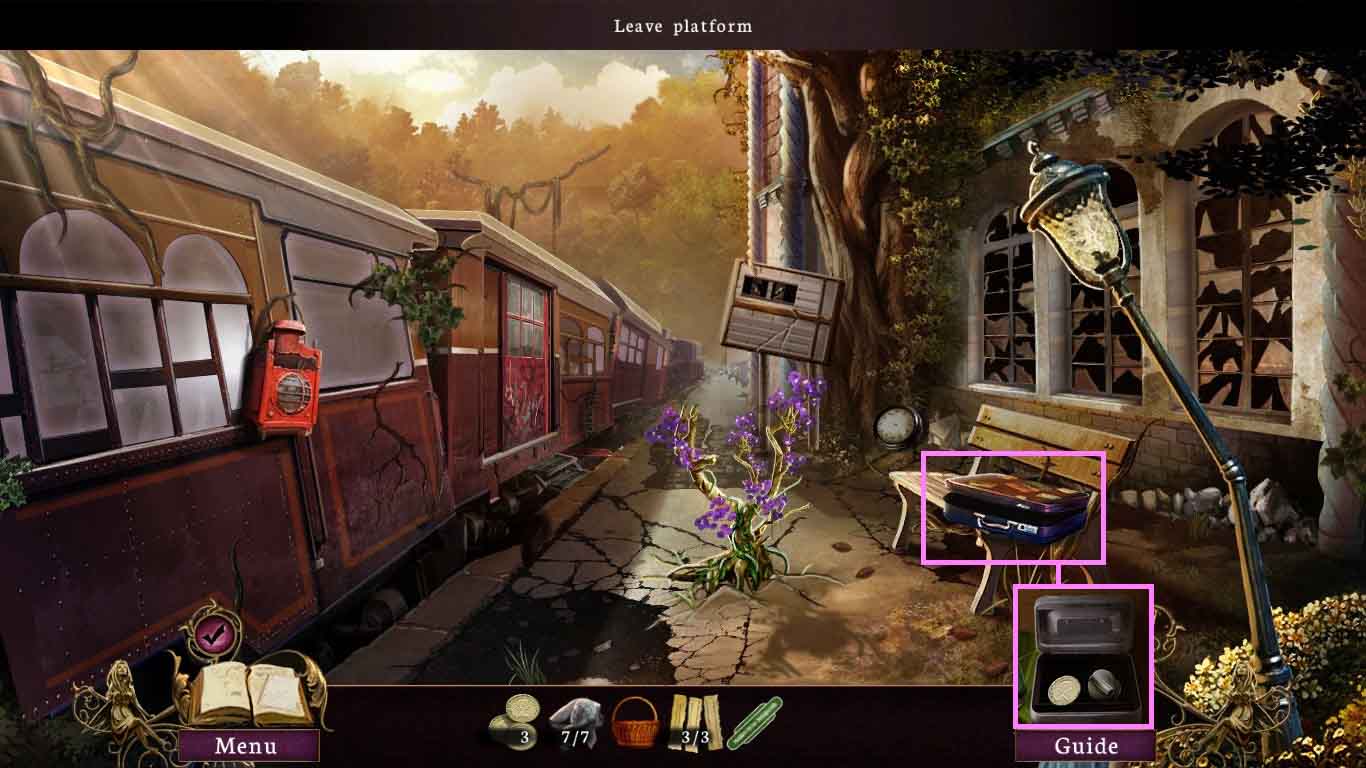Open the Guide button
The height and width of the screenshot is (768, 1366).
1085,746
